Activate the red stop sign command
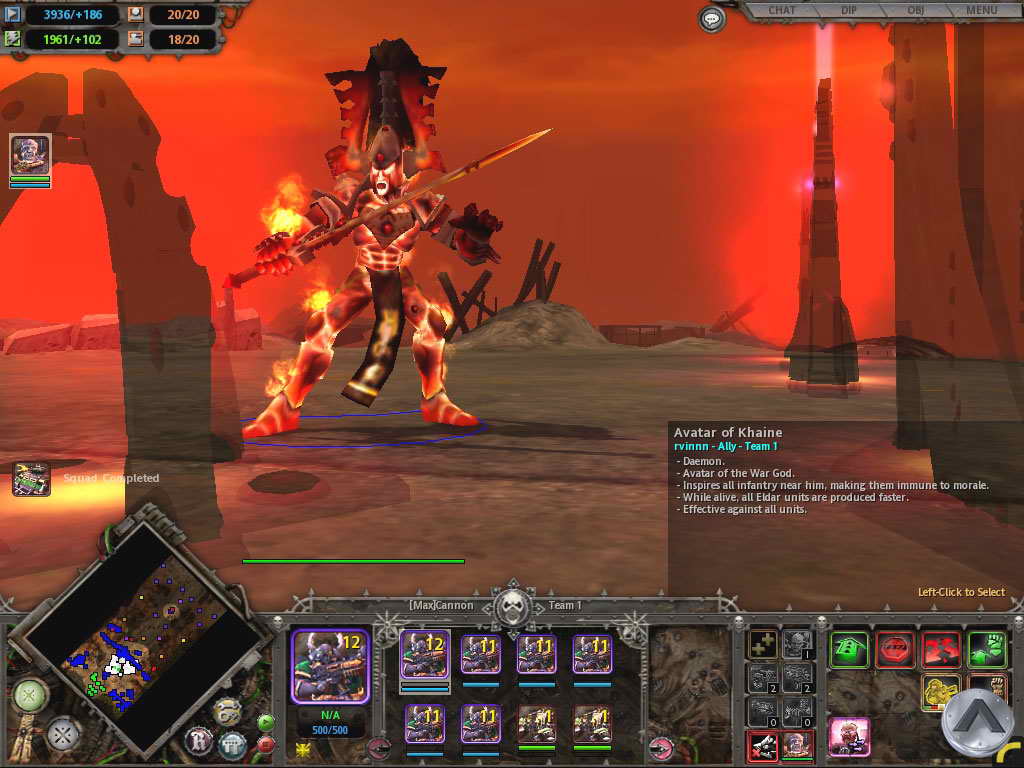This screenshot has width=1024, height=768. [x=895, y=649]
